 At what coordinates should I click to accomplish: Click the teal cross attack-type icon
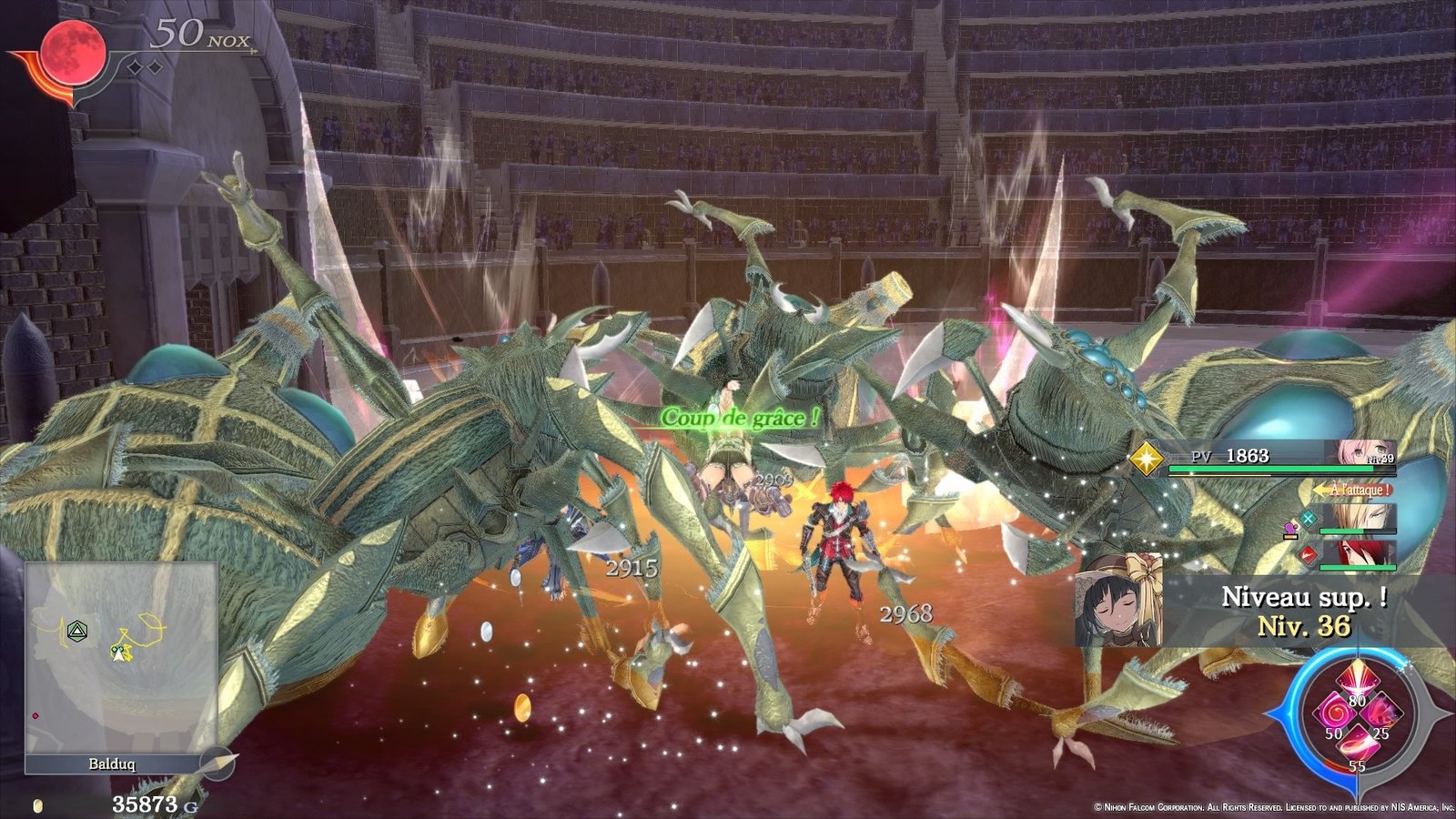(1308, 519)
